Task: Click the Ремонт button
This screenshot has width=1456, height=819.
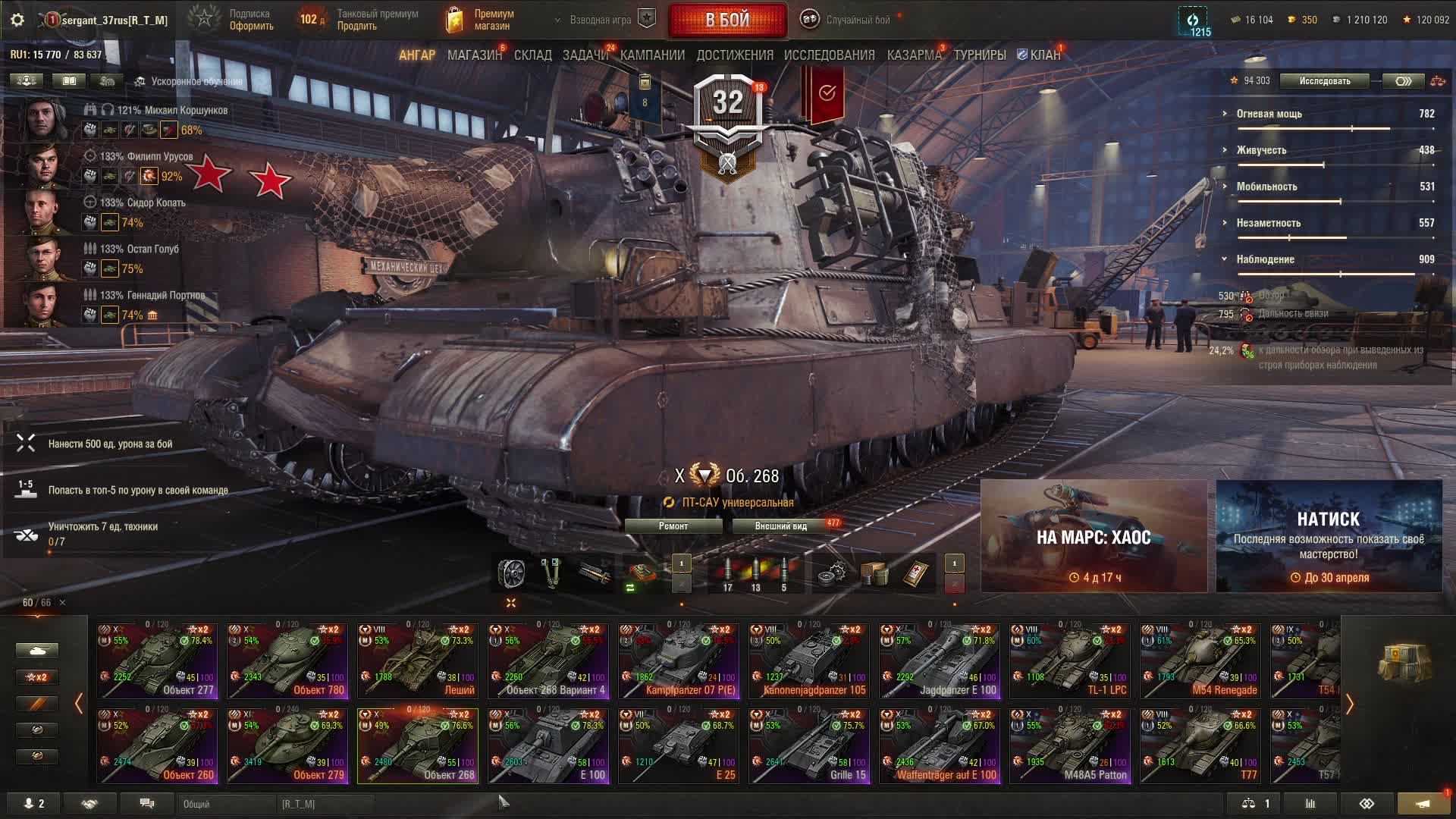Action: click(673, 526)
